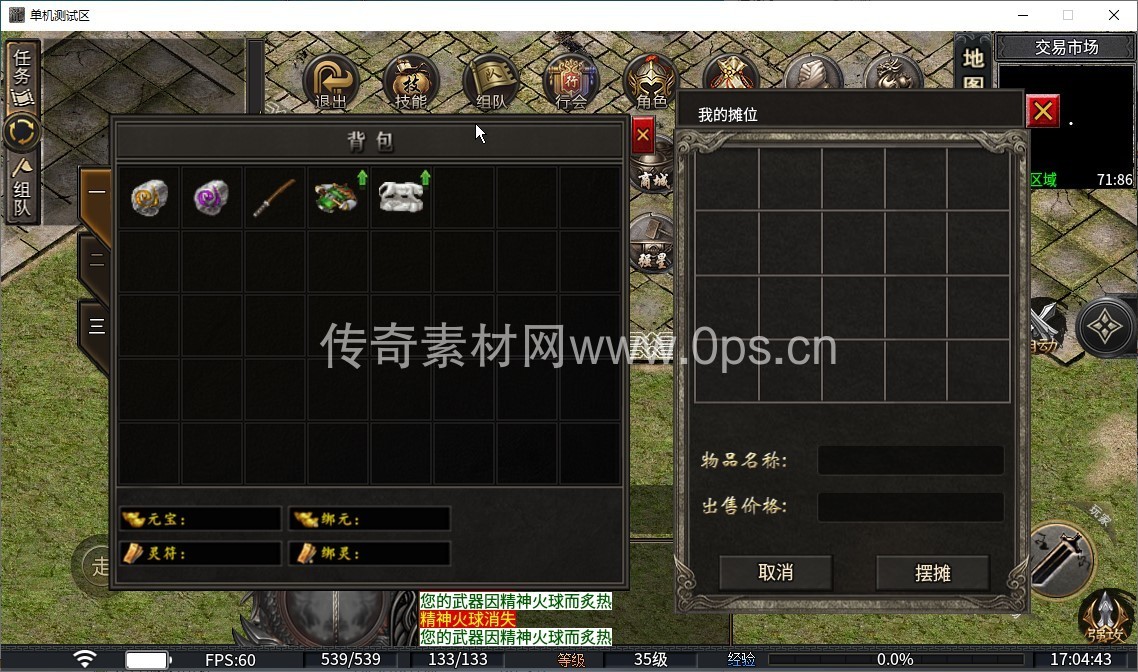1138x672 pixels.
Task: Open the 角色 character sheet
Action: 650,80
